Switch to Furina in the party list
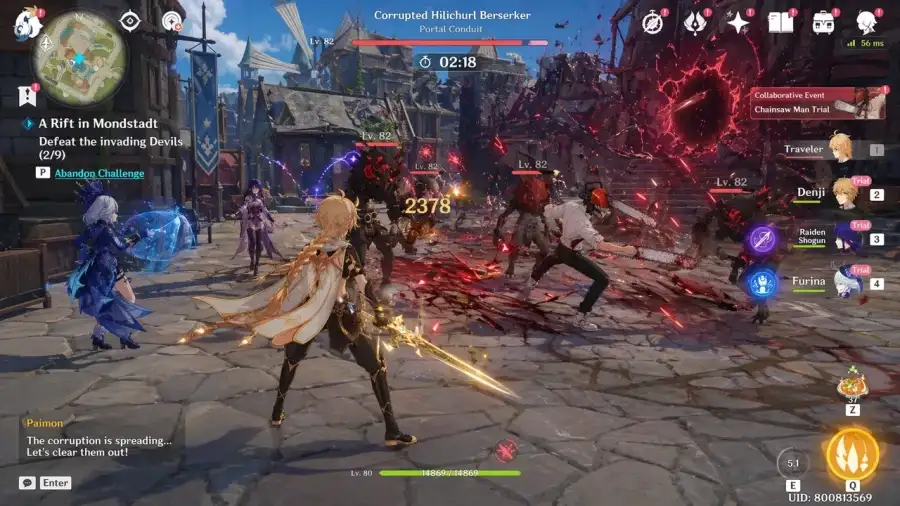 pos(845,282)
